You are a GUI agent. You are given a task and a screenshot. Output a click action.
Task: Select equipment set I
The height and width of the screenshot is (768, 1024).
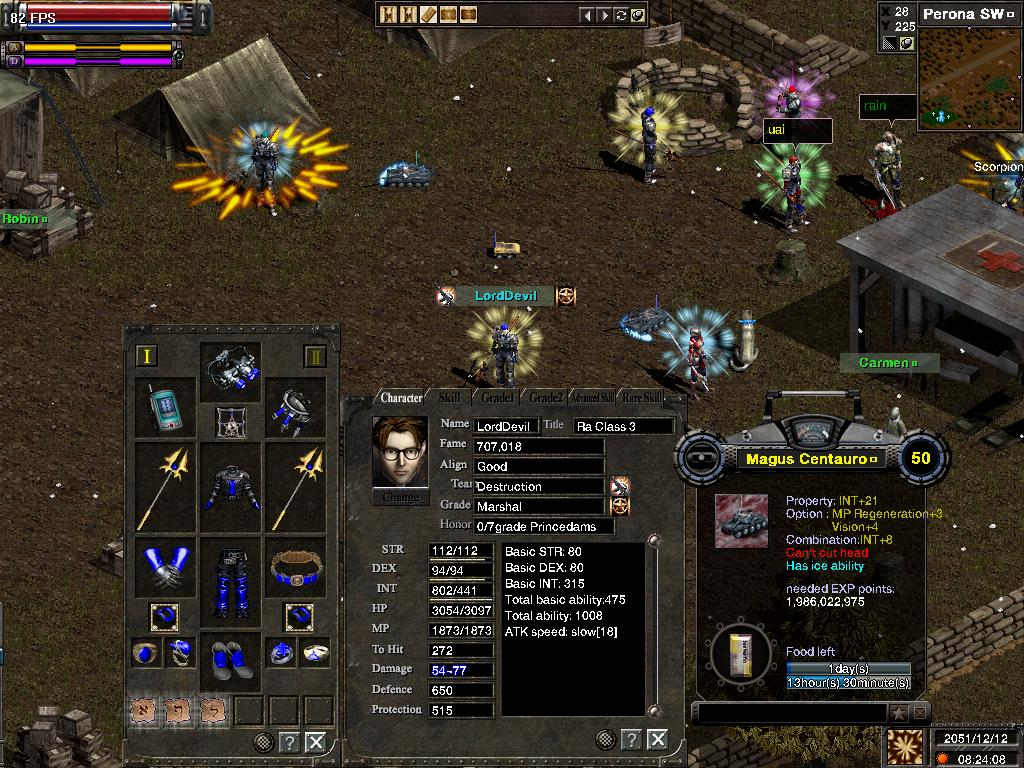click(147, 356)
